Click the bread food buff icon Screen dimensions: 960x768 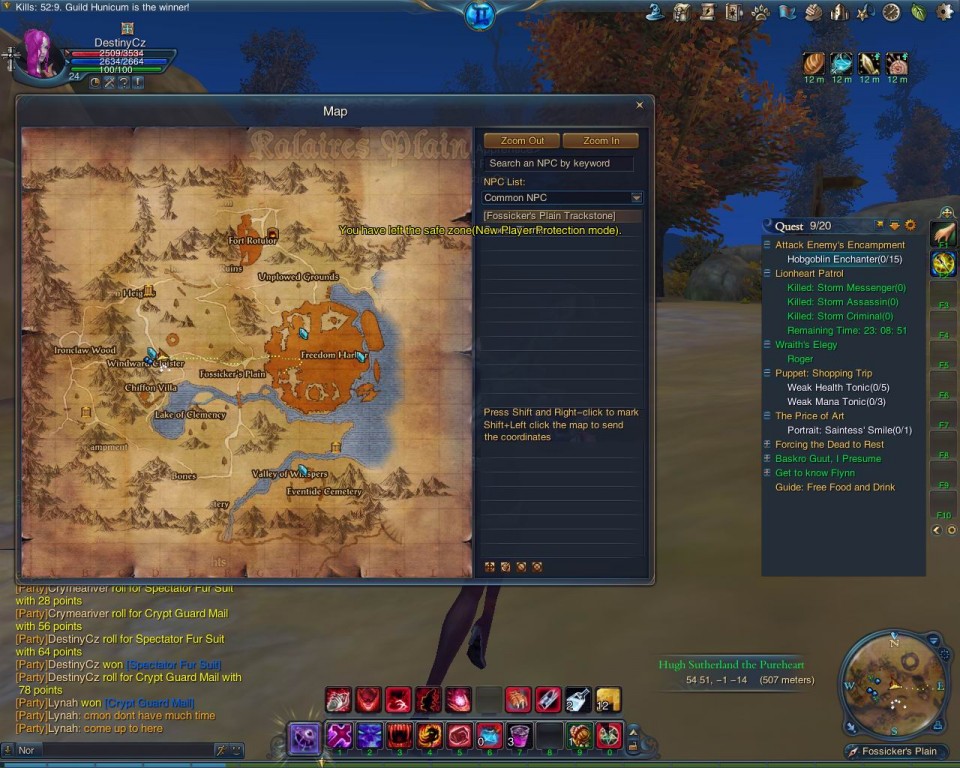[813, 63]
